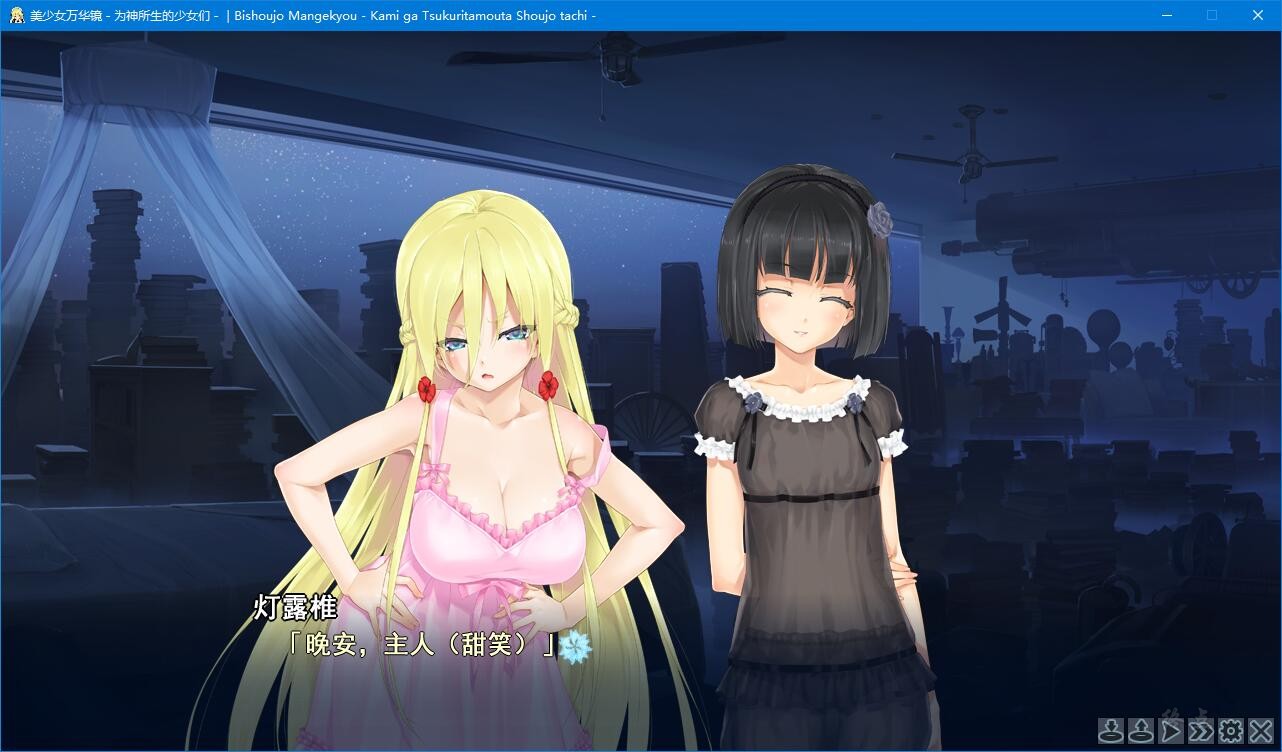1282x752 pixels.
Task: Open the load game menu (up-arrow disc icon)
Action: [1140, 731]
